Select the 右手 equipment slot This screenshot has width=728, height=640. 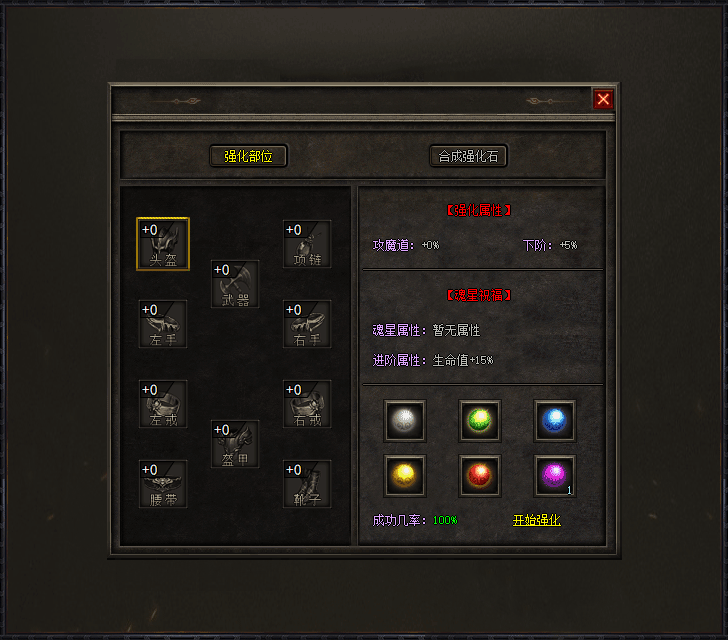307,324
